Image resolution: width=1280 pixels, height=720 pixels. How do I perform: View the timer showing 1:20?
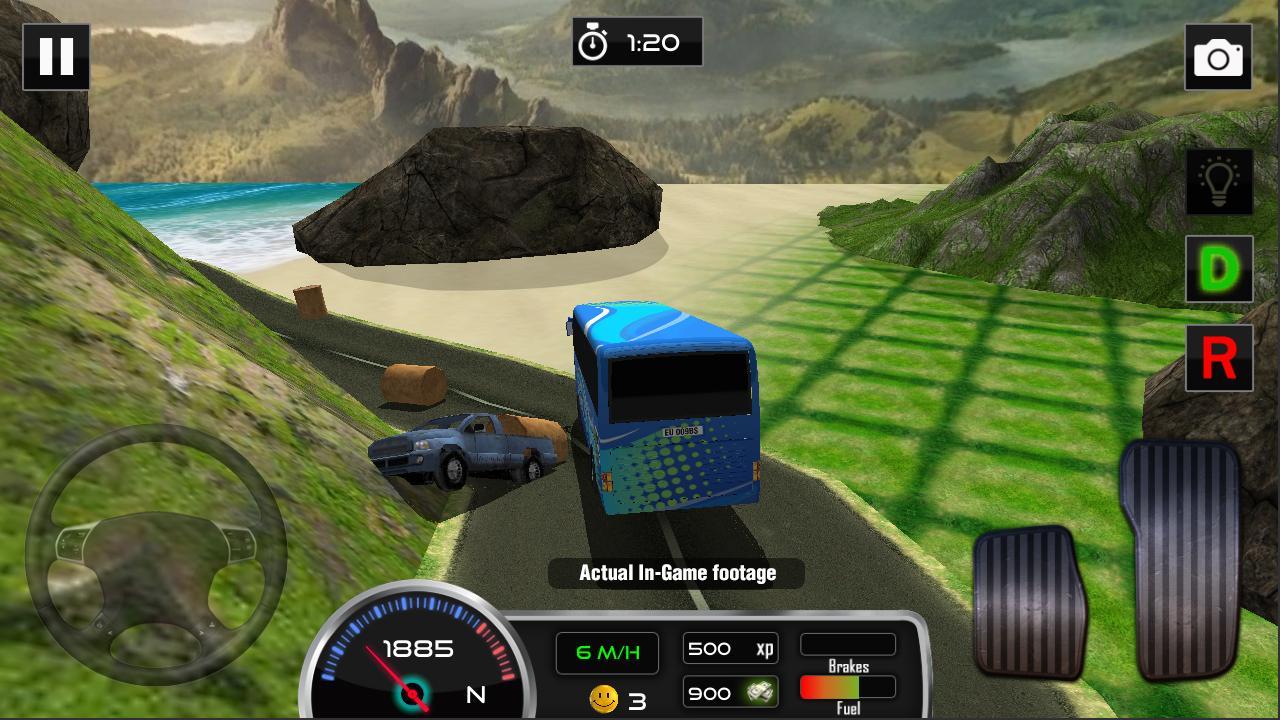pos(655,42)
